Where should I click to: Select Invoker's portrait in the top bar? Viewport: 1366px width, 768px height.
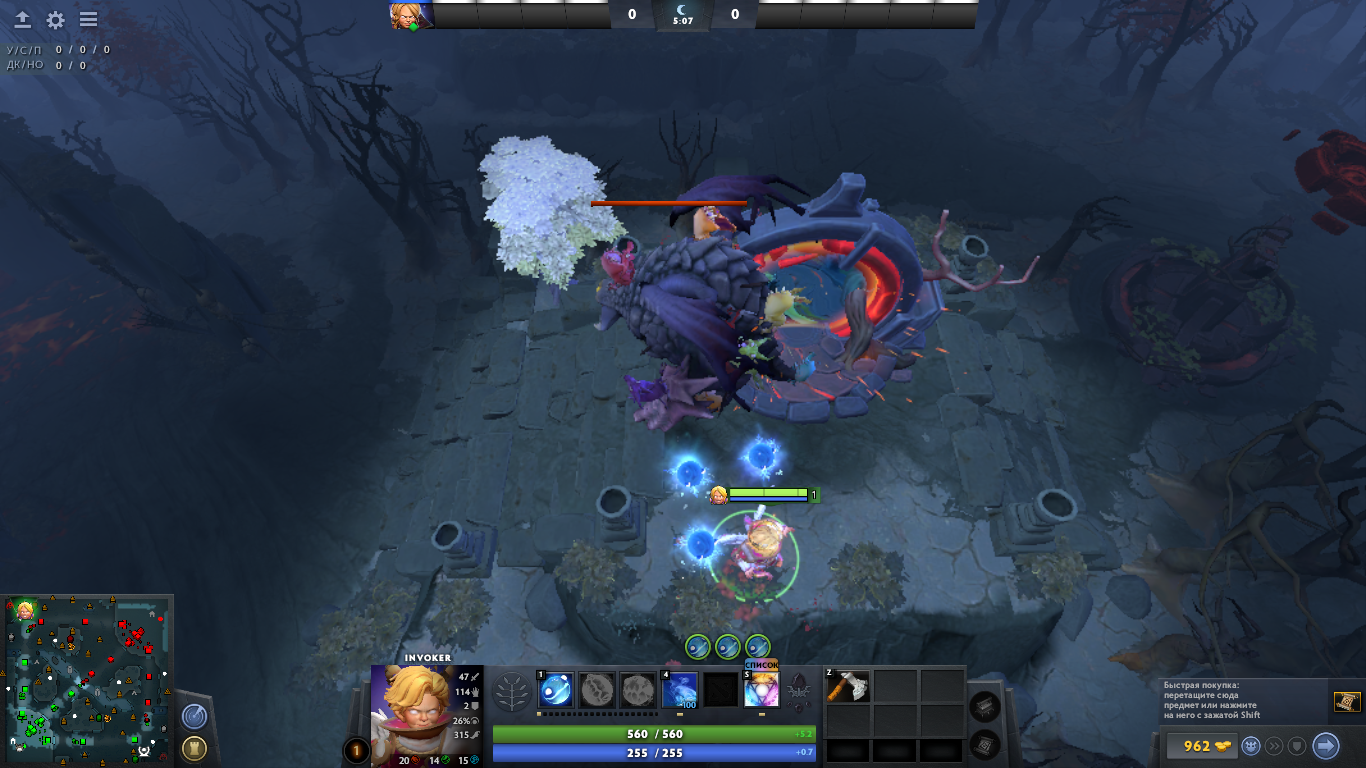[411, 15]
